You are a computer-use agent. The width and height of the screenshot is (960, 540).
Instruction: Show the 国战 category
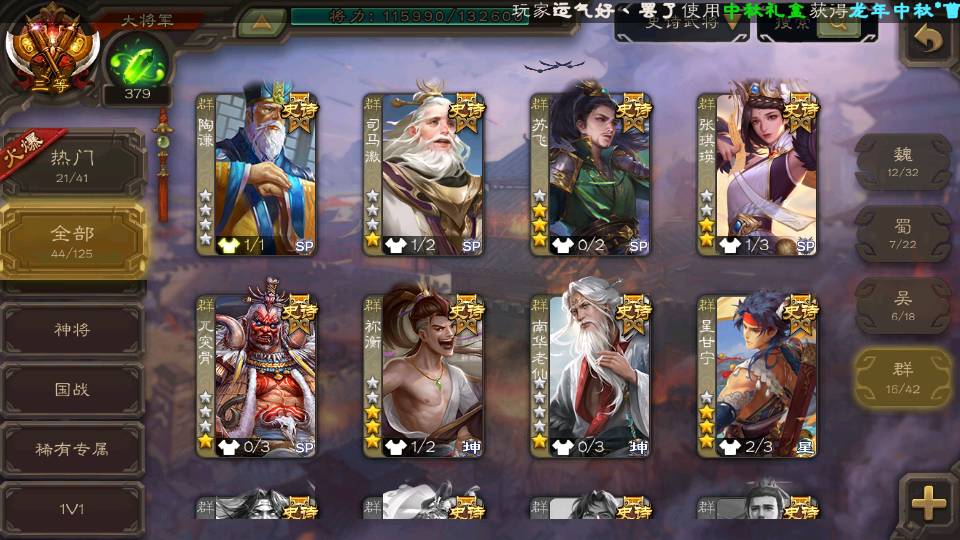[x=73, y=389]
